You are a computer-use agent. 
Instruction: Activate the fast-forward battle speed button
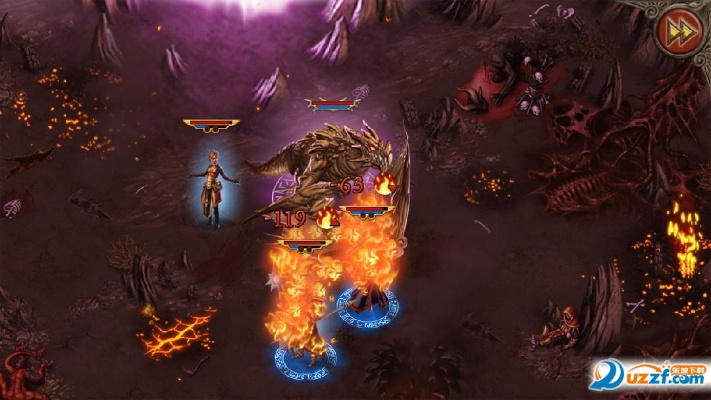pos(678,31)
